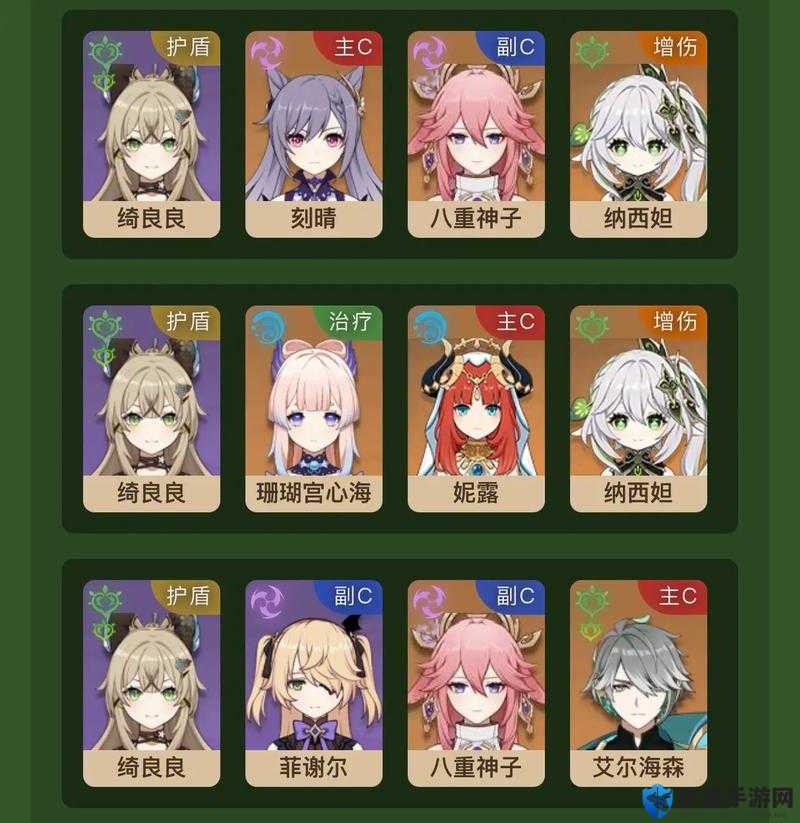Choose the Sangonomiya Kokomi (珊瑚宫心海) healer card

(x=313, y=409)
